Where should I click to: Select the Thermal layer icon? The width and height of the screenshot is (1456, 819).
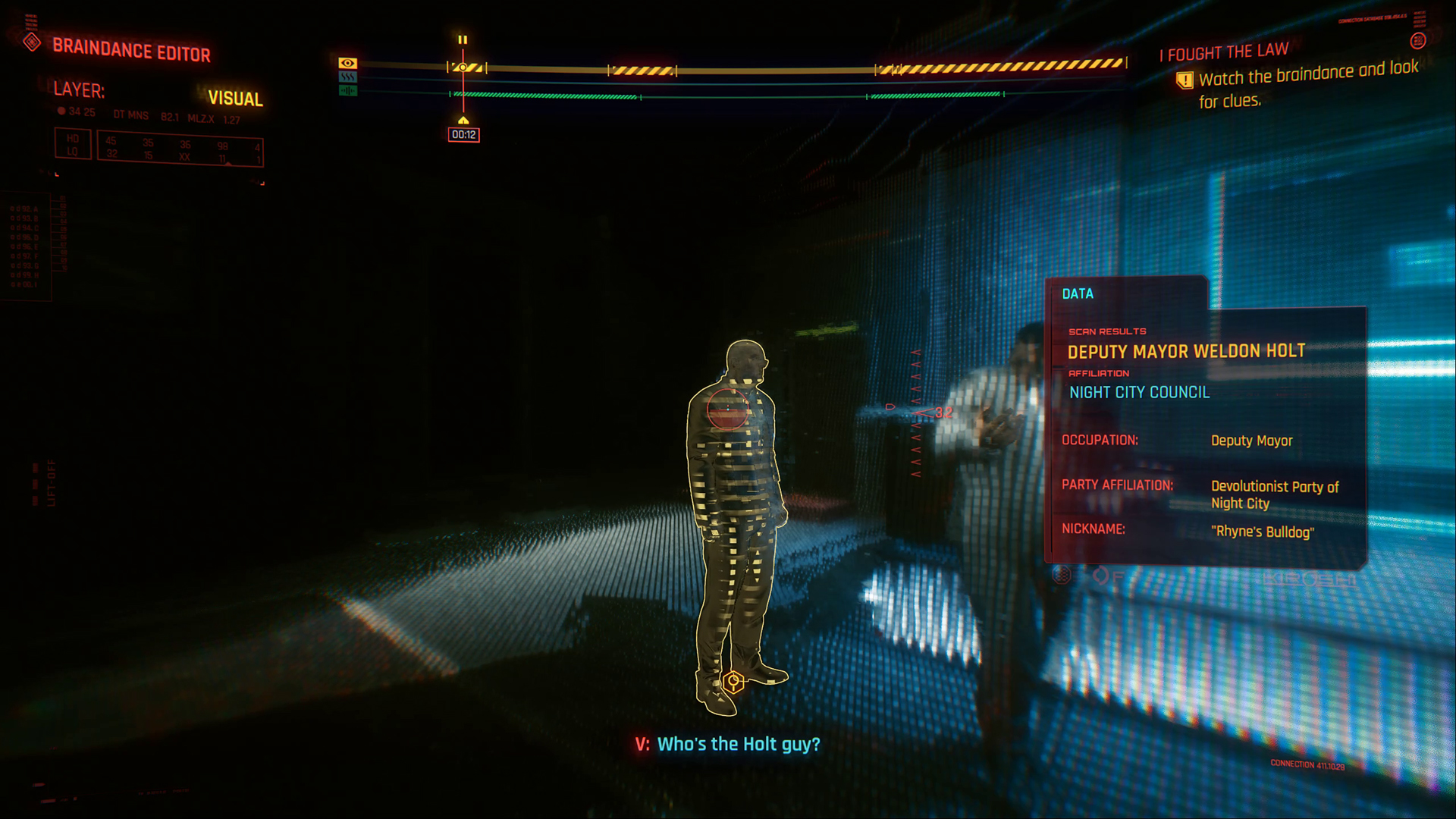coord(347,77)
